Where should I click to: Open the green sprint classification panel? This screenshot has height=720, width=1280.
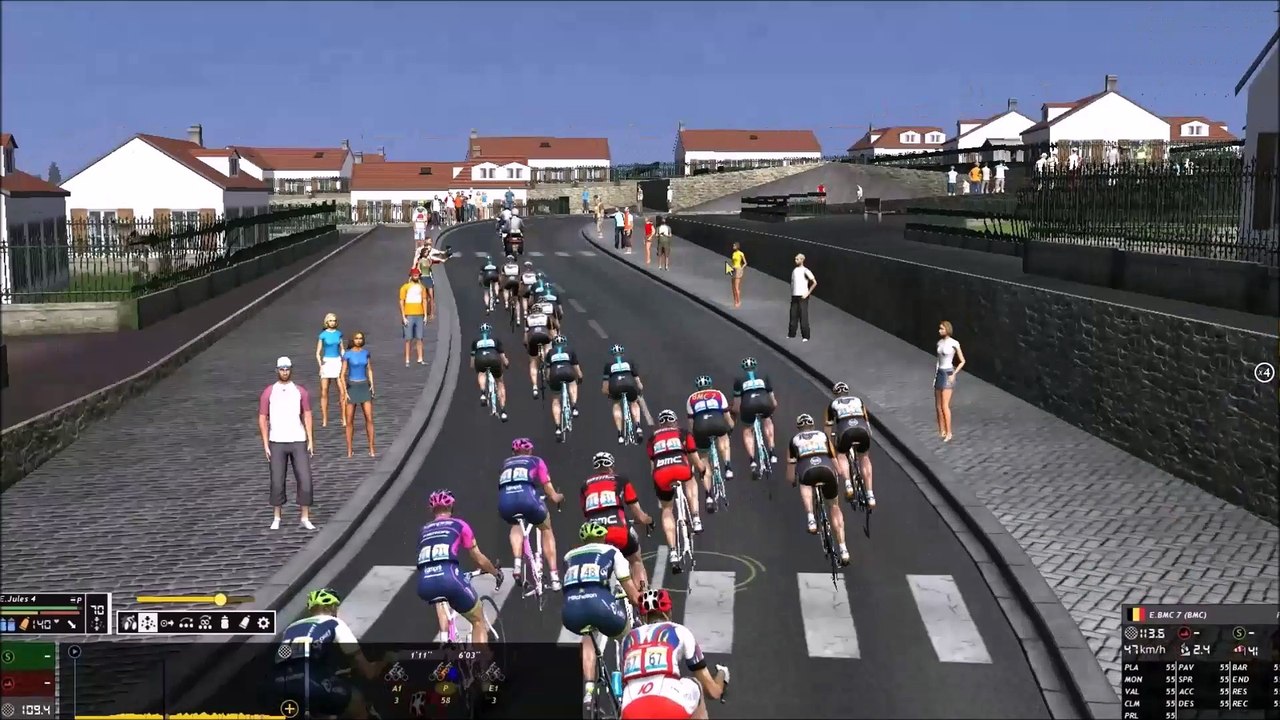point(27,657)
